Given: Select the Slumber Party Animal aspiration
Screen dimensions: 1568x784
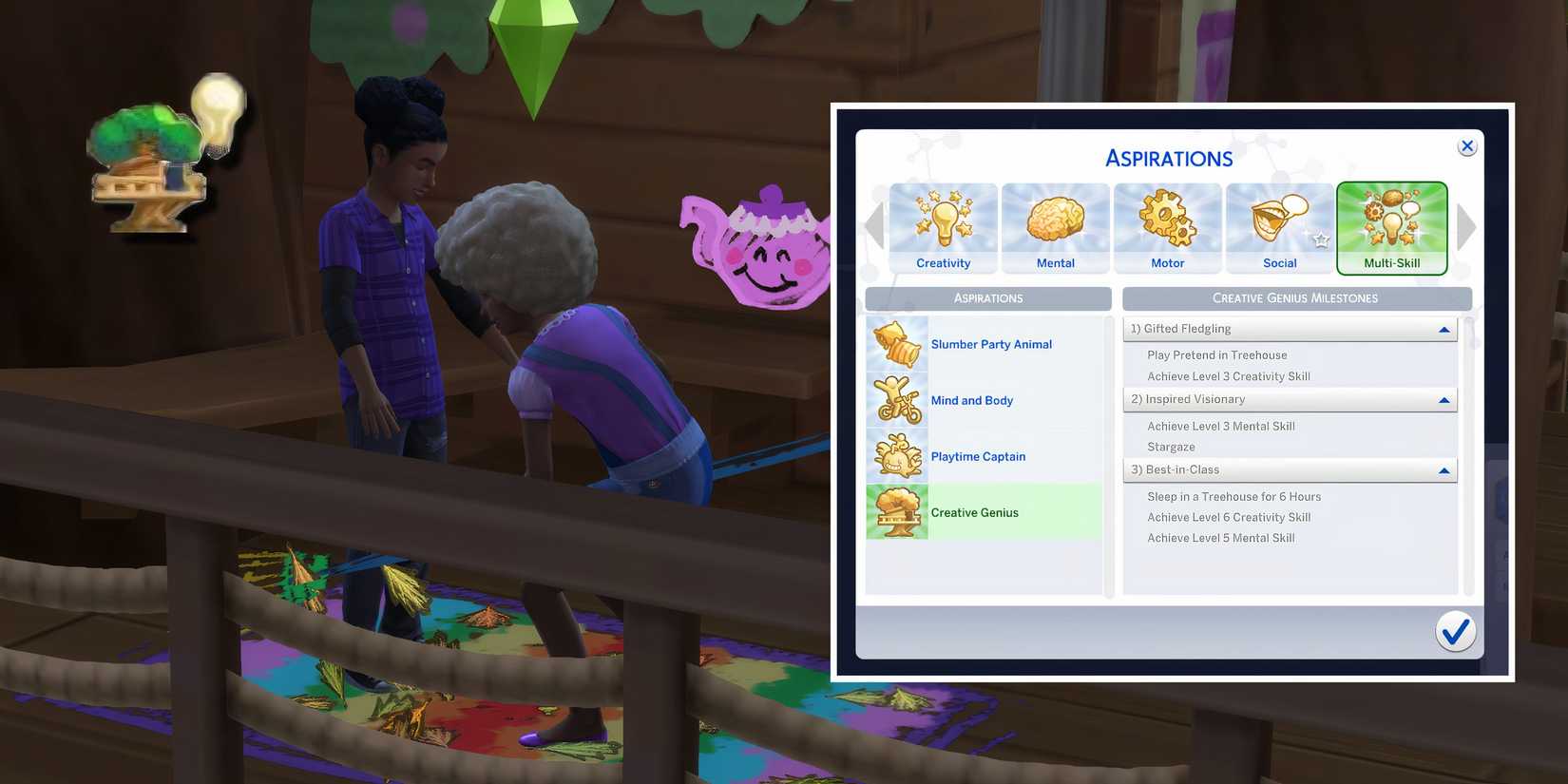Looking at the screenshot, I should click(x=991, y=344).
